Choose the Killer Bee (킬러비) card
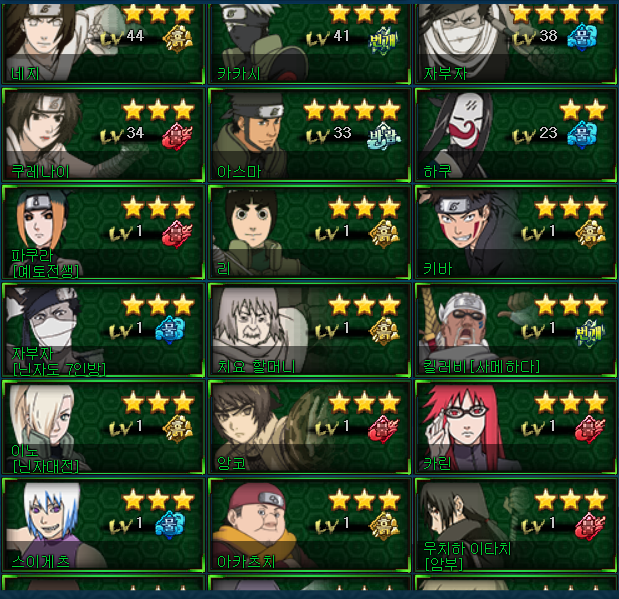 pyautogui.click(x=513, y=330)
